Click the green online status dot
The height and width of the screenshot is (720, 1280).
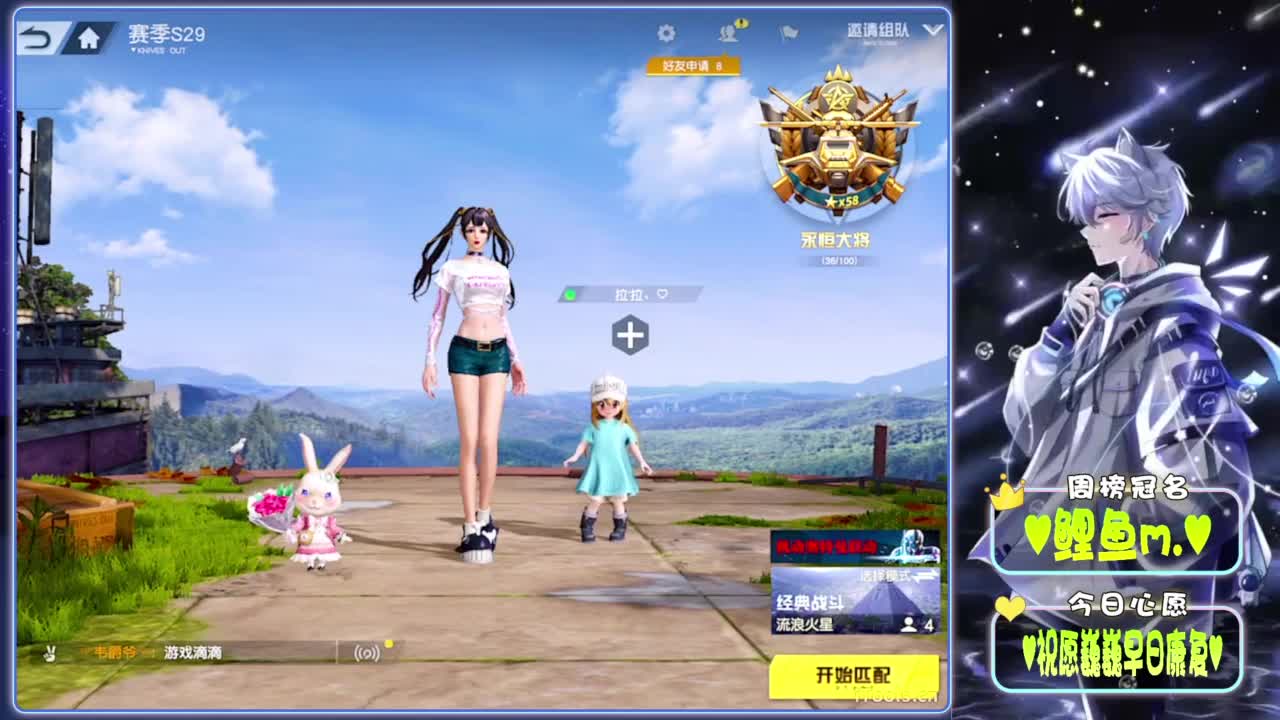tap(572, 295)
